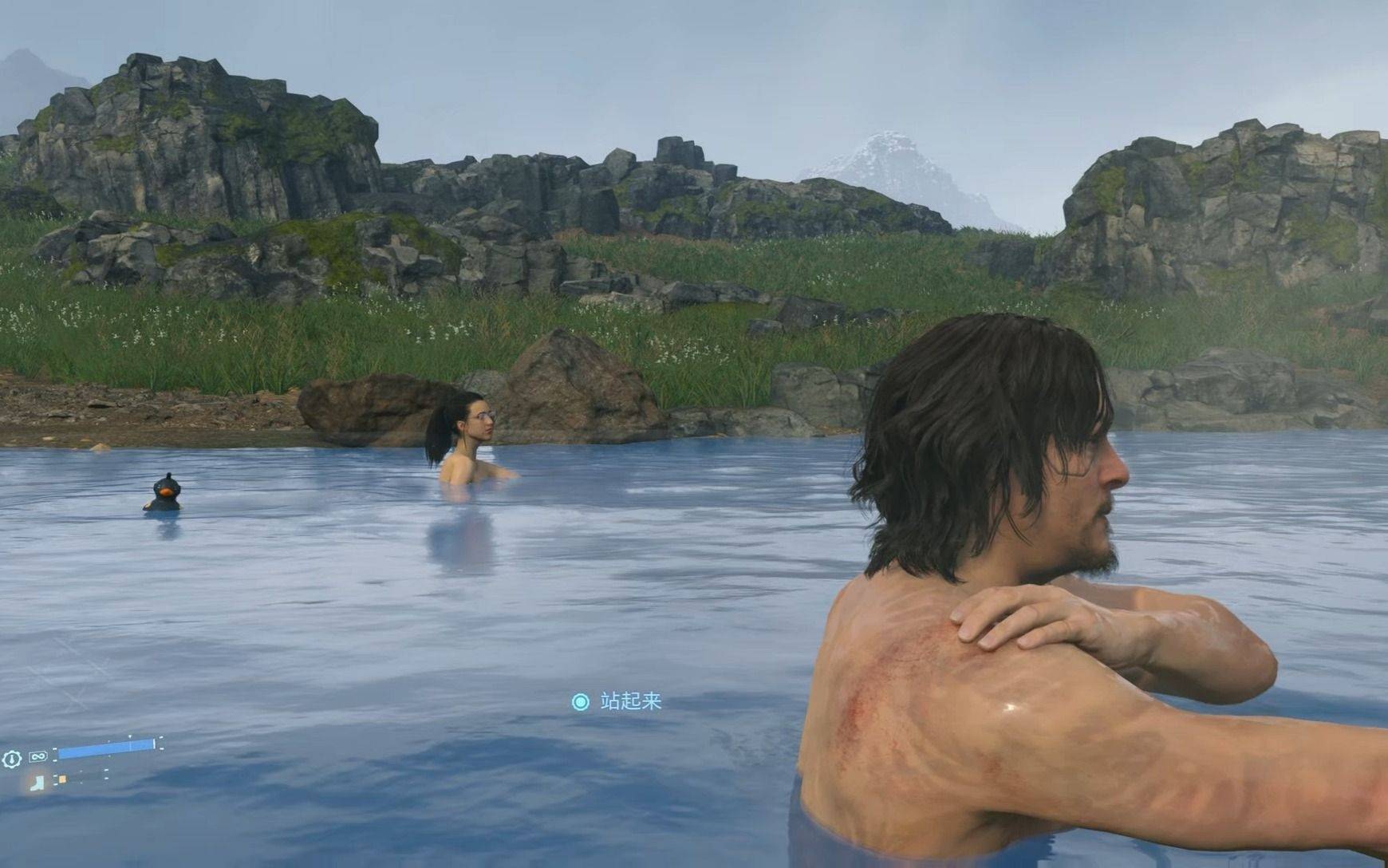Select the infinity battery icon
Image resolution: width=1388 pixels, height=868 pixels.
click(x=37, y=756)
